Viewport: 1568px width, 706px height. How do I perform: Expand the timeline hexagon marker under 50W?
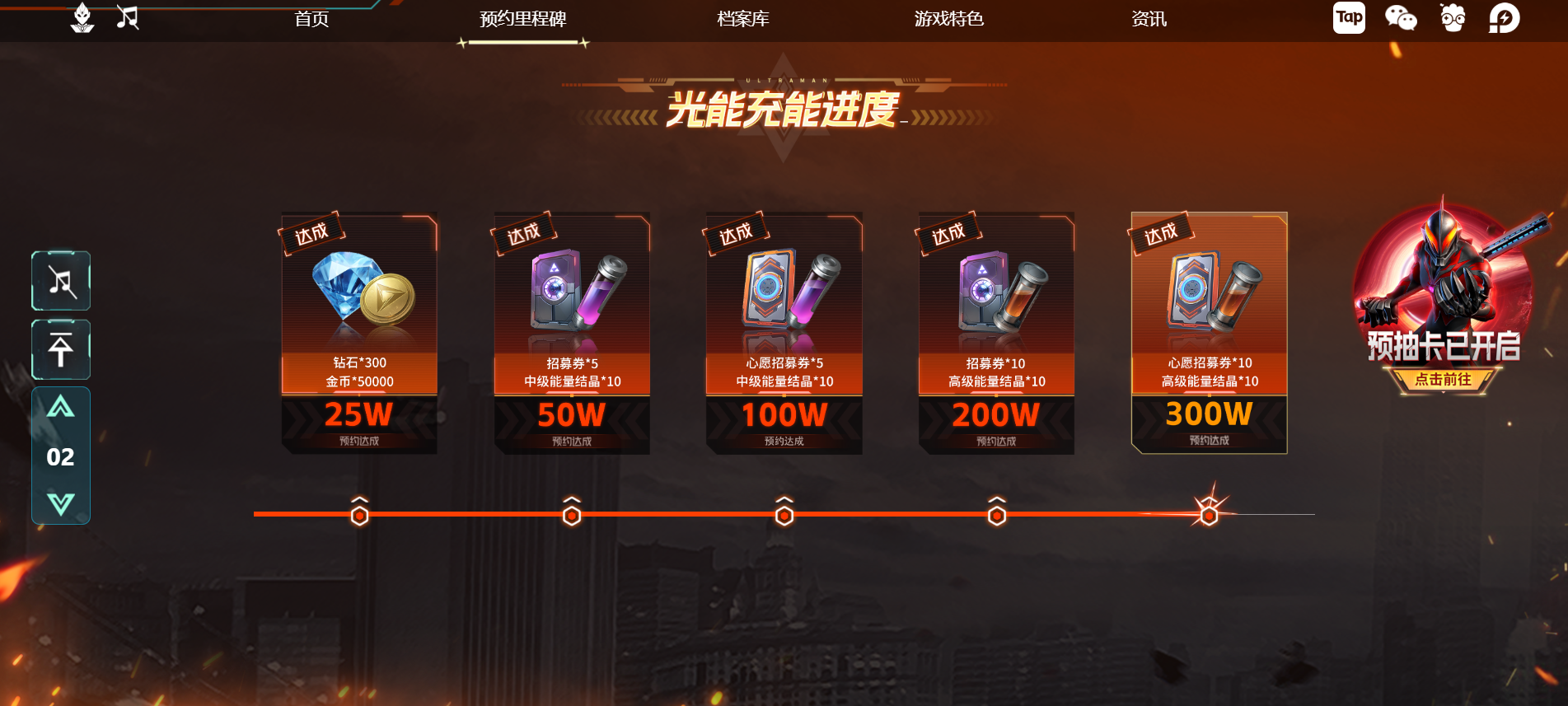pyautogui.click(x=573, y=515)
